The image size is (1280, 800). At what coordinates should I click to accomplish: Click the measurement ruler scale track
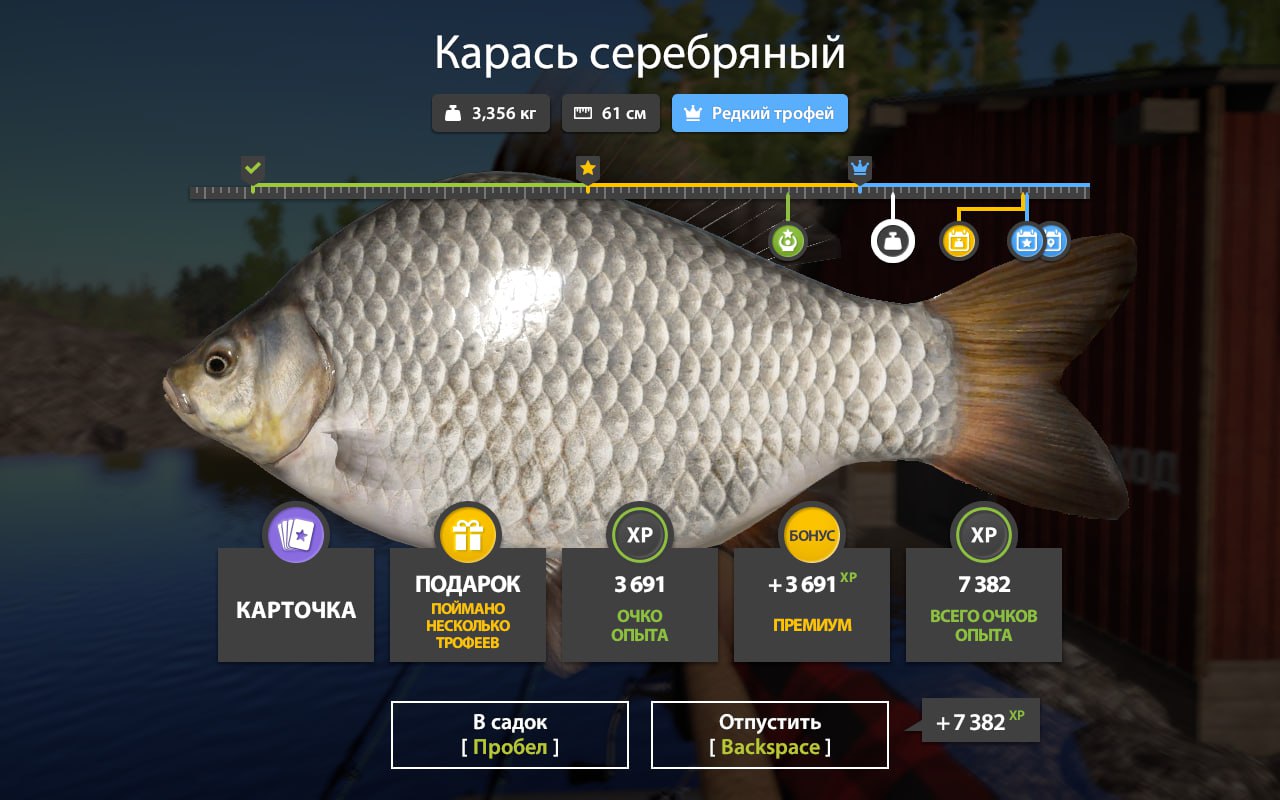(x=640, y=188)
